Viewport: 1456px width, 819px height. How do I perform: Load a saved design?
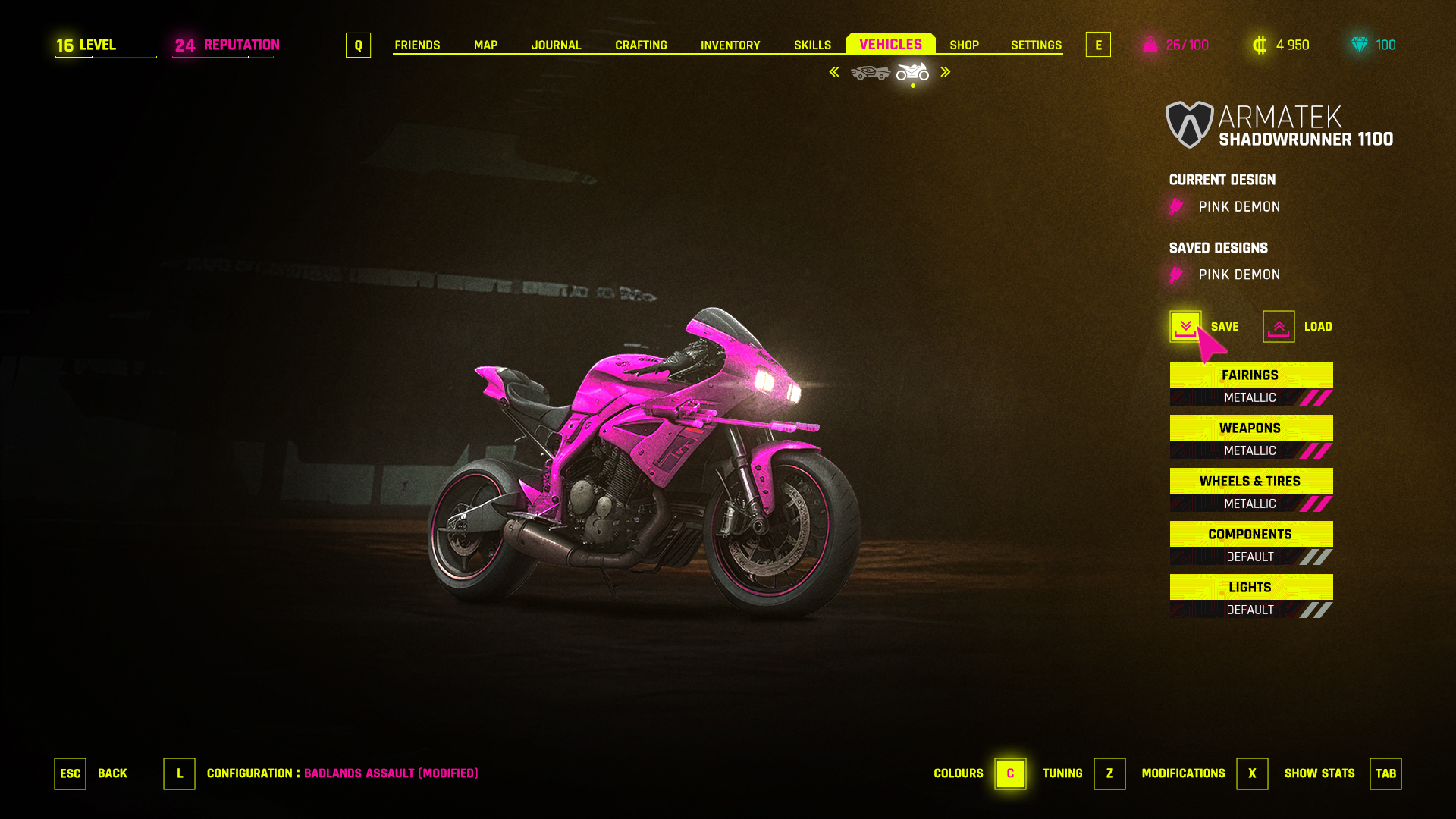1279,327
